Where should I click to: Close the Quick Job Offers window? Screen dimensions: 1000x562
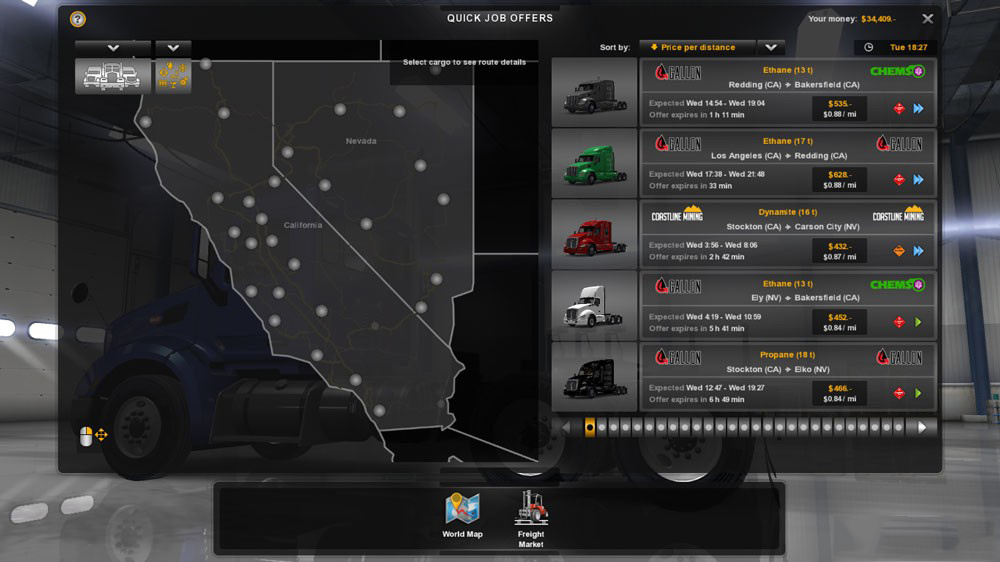tap(928, 19)
